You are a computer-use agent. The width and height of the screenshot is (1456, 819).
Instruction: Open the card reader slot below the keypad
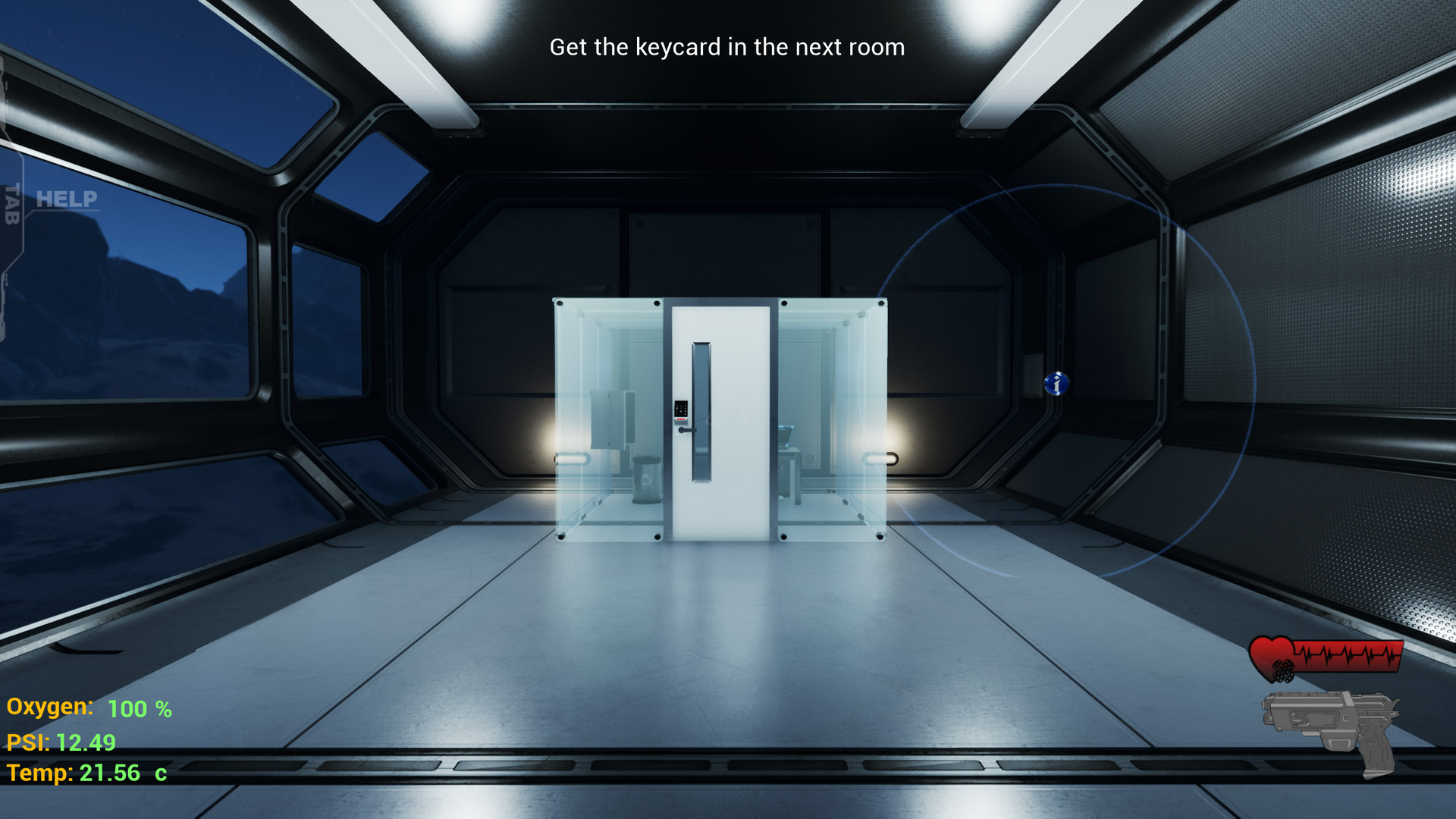[682, 423]
